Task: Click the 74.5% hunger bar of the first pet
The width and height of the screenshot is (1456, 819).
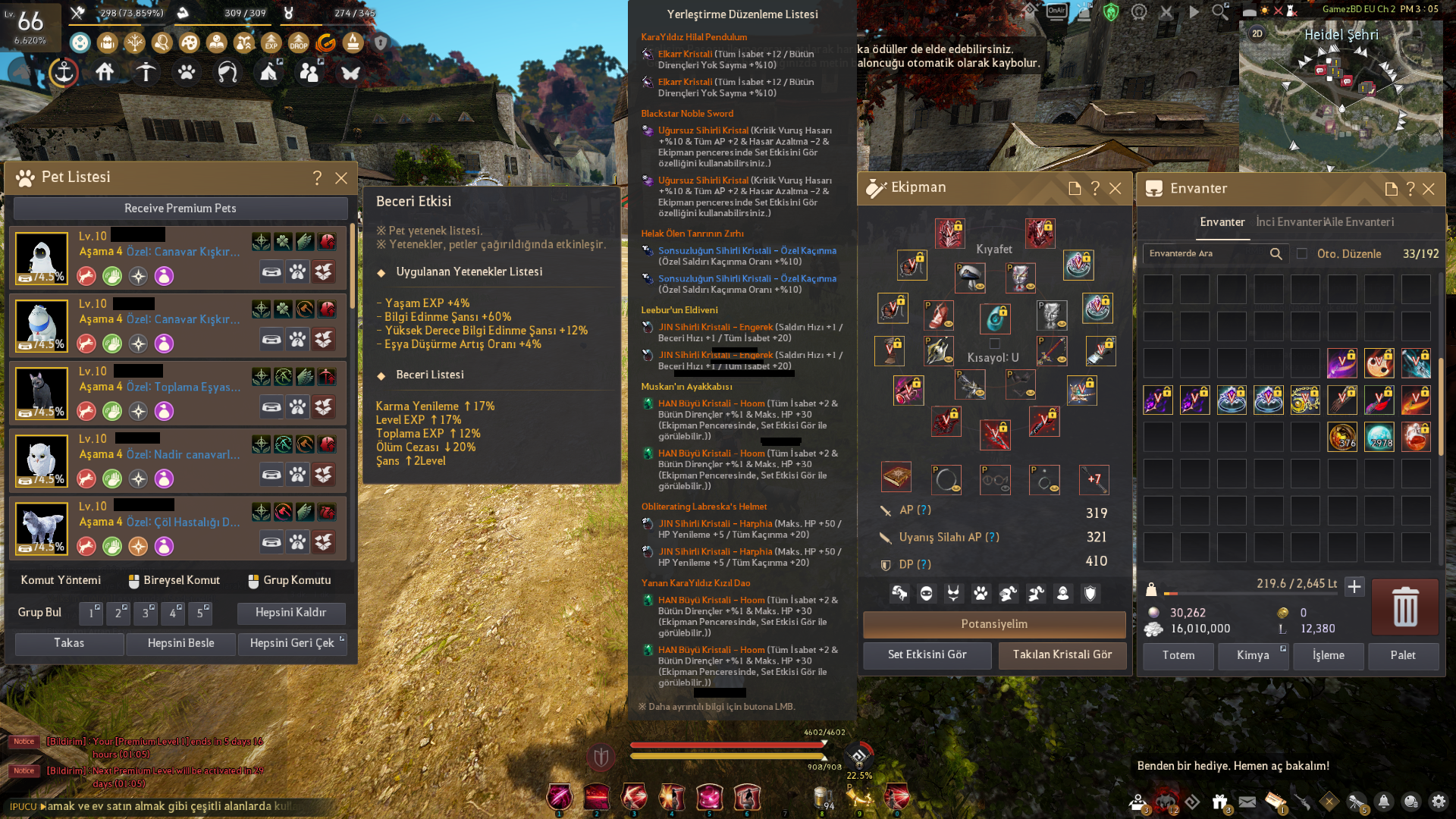Action: [39, 278]
